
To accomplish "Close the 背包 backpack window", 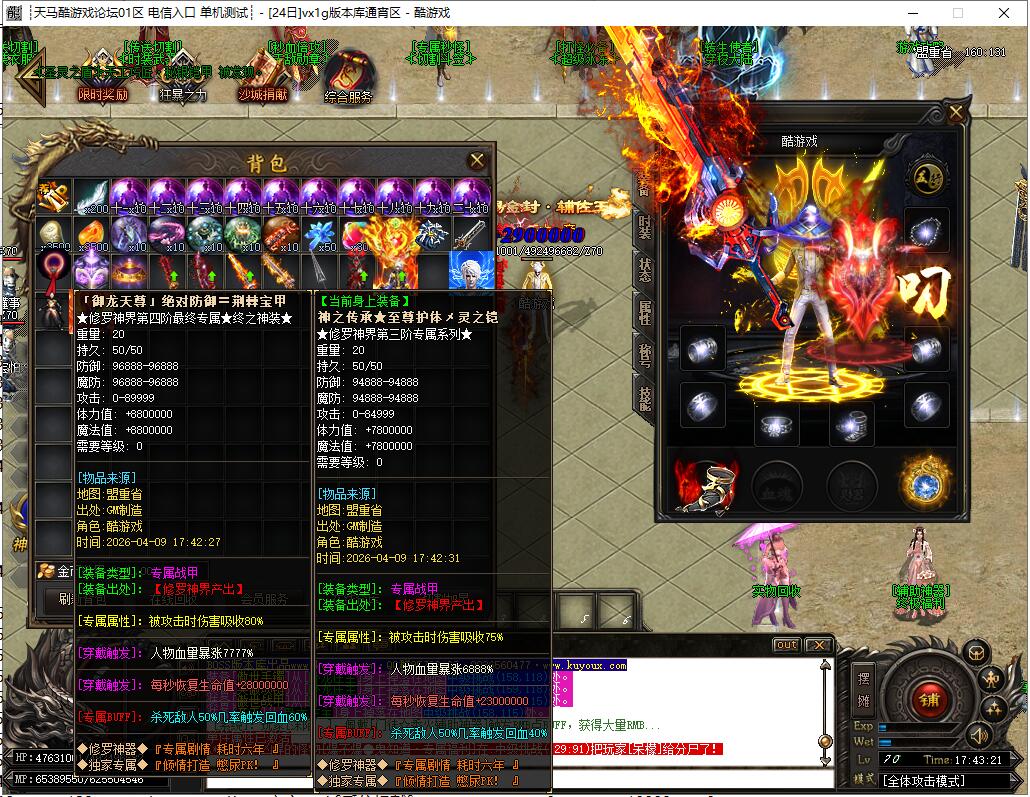I will (x=477, y=160).
